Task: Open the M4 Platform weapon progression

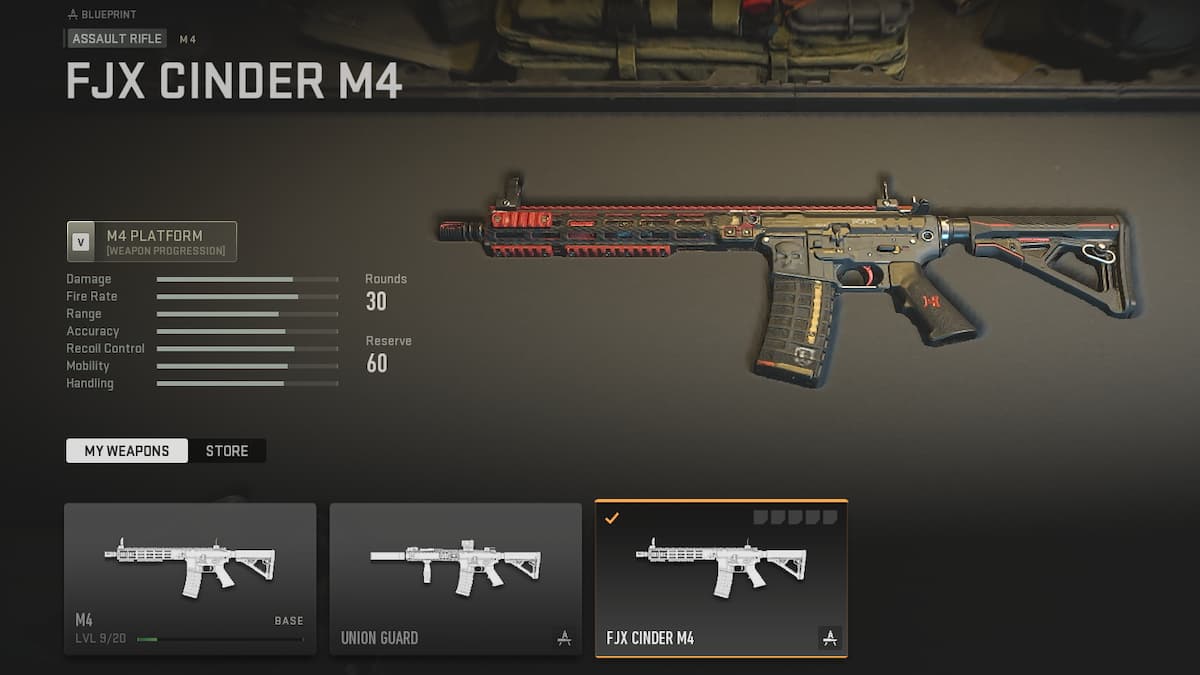Action: [152, 242]
